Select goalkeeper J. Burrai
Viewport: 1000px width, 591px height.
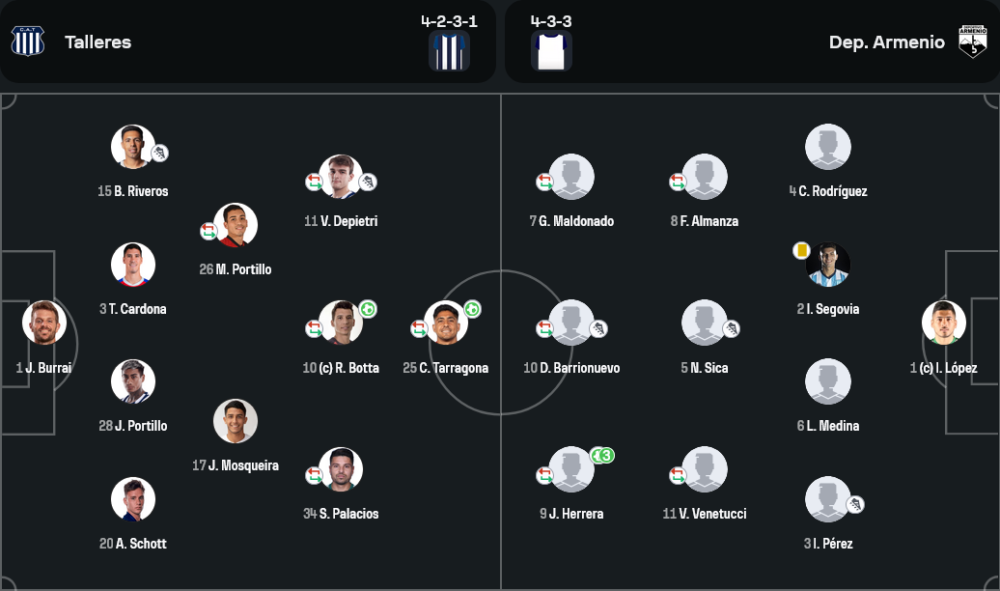[44, 323]
